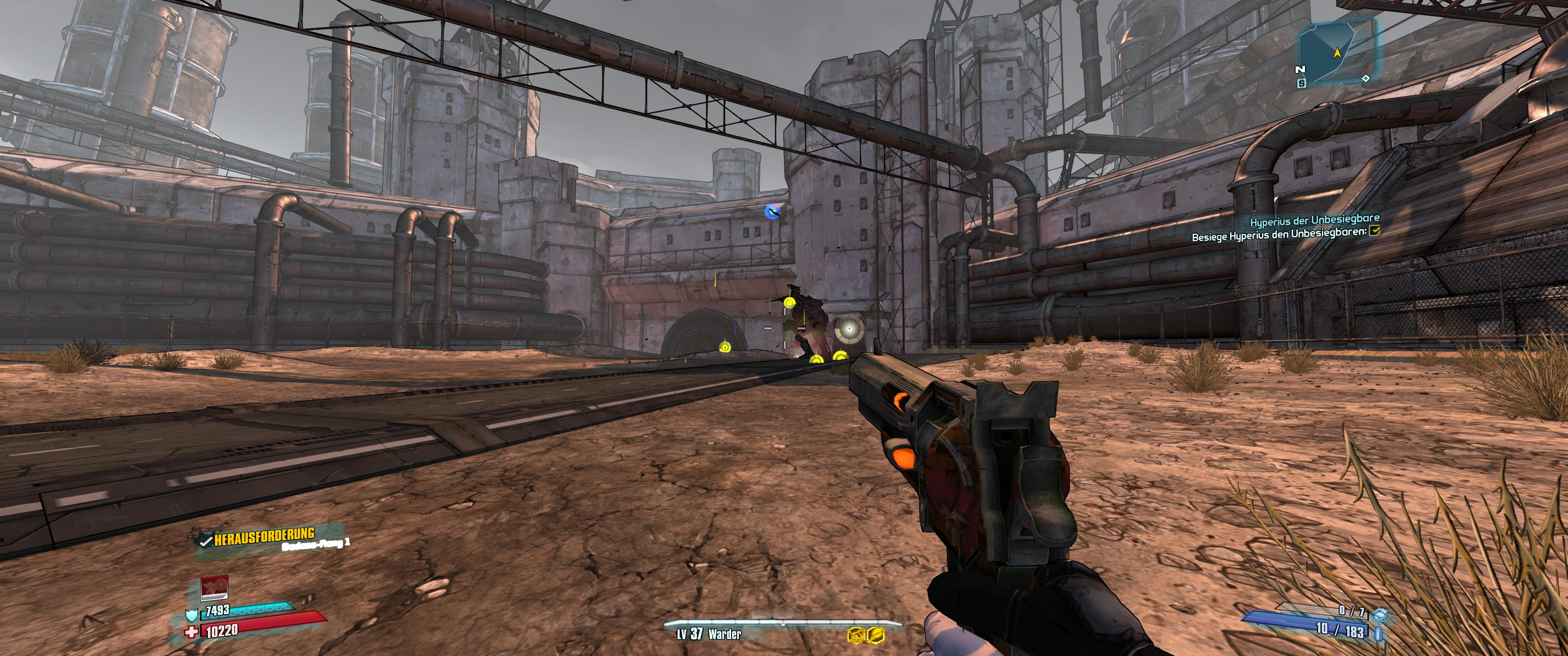1568x656 pixels.
Task: Click the completed objective checkbox for Hyperius
Action: pos(1374,231)
